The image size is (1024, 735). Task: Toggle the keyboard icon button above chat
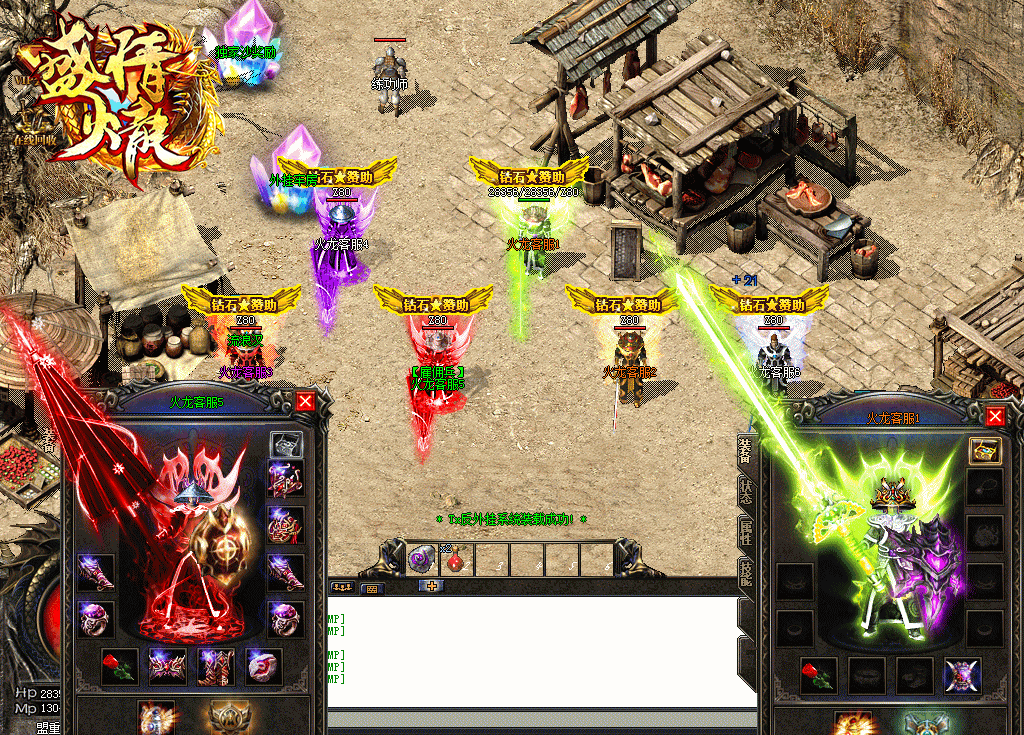click(x=371, y=588)
